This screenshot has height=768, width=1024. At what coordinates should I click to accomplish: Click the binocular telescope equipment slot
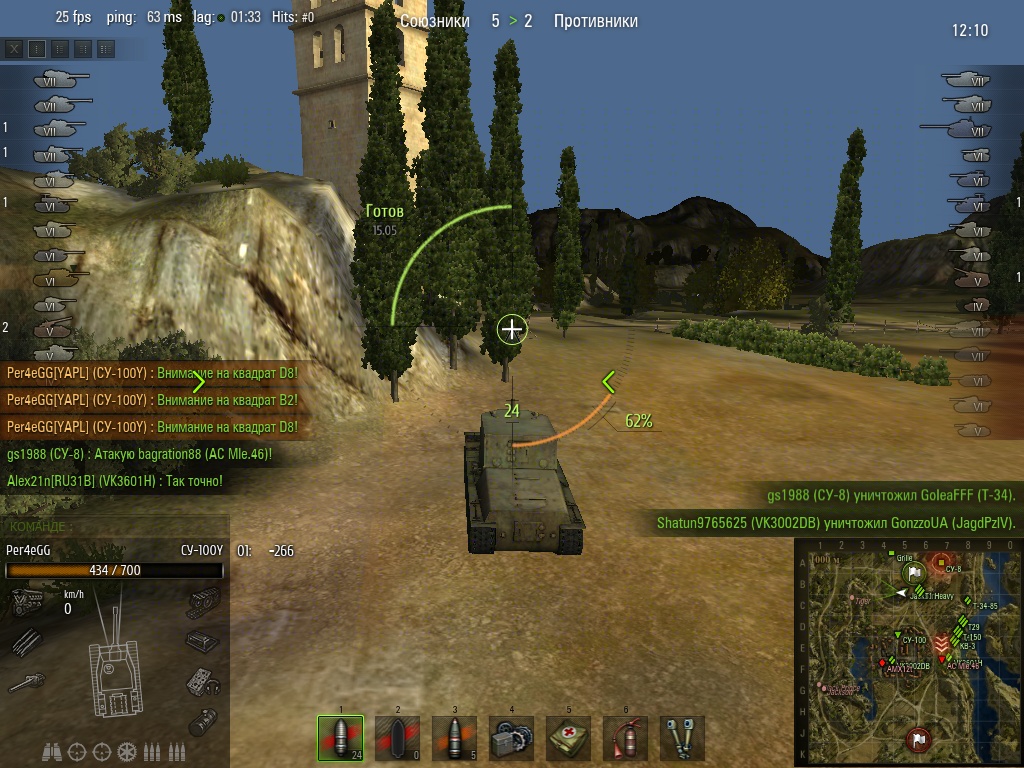tap(682, 738)
